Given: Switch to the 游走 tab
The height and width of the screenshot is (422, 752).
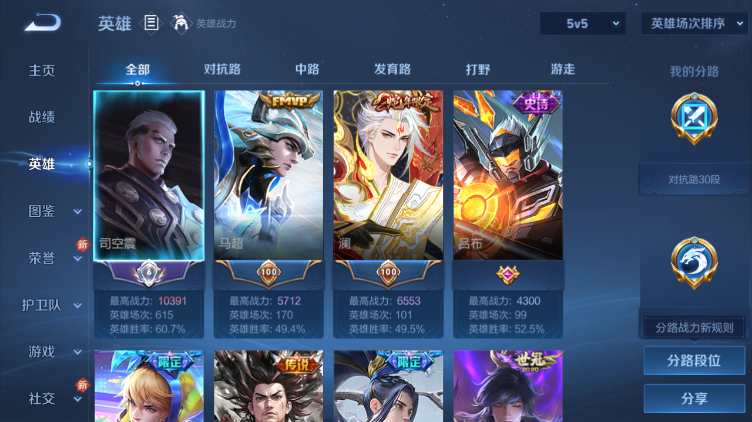Looking at the screenshot, I should 562,69.
